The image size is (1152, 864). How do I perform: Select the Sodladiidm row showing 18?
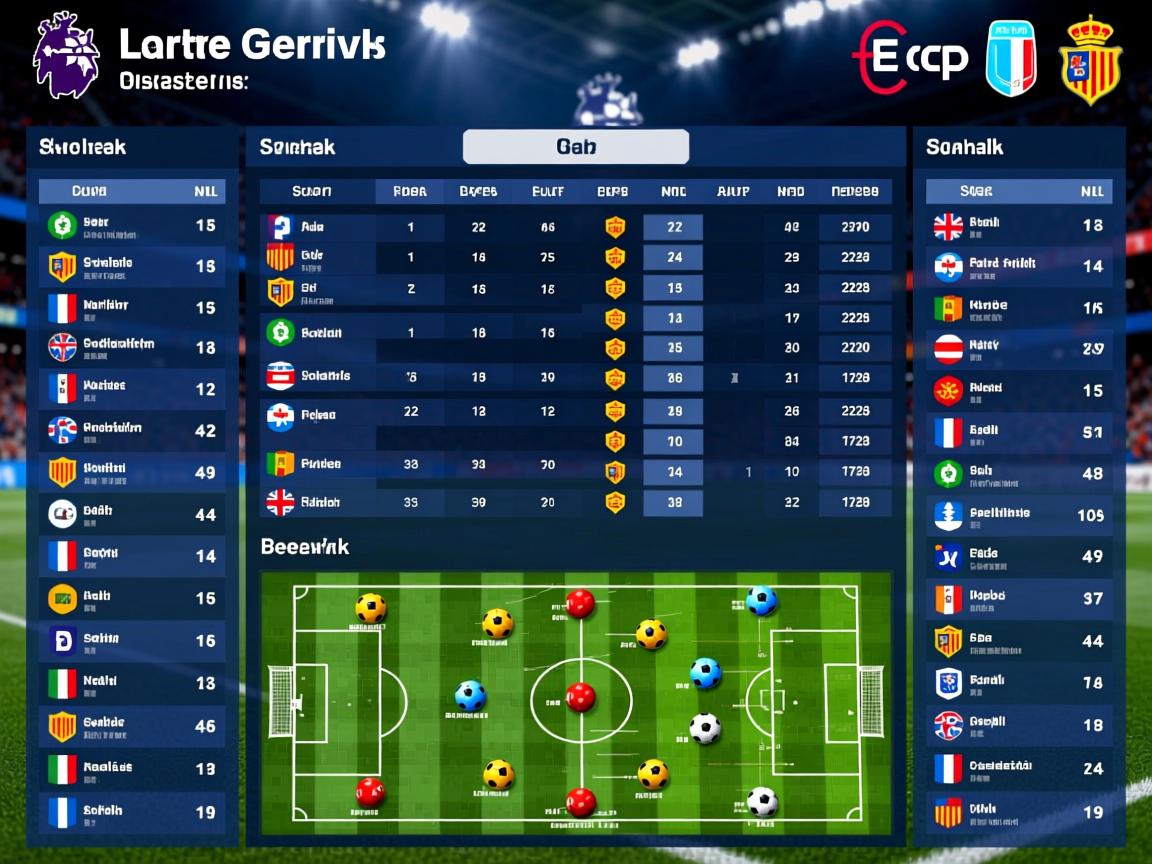[131, 347]
